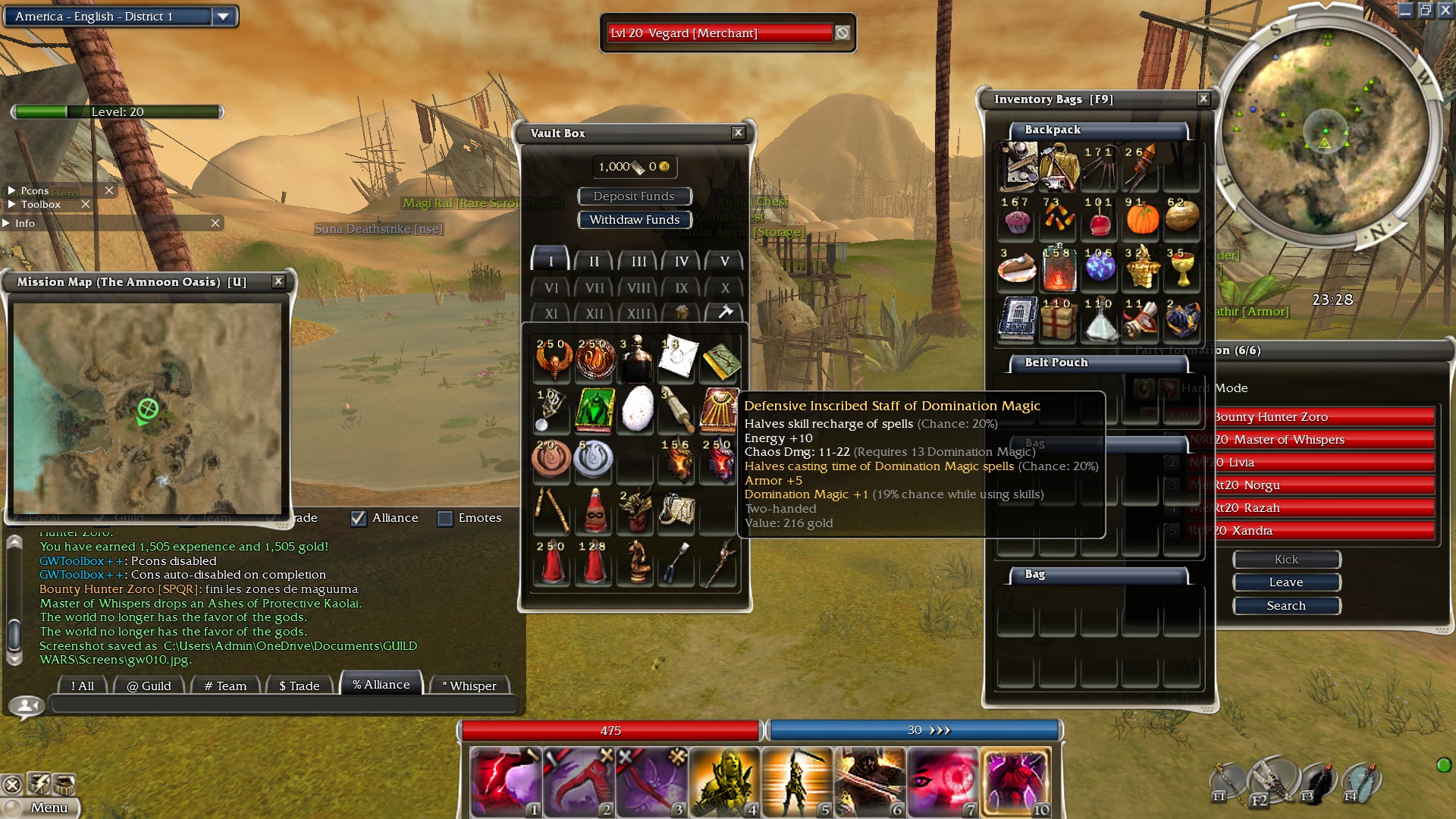
Task: Choose the Whisper chat tab
Action: pos(469,686)
